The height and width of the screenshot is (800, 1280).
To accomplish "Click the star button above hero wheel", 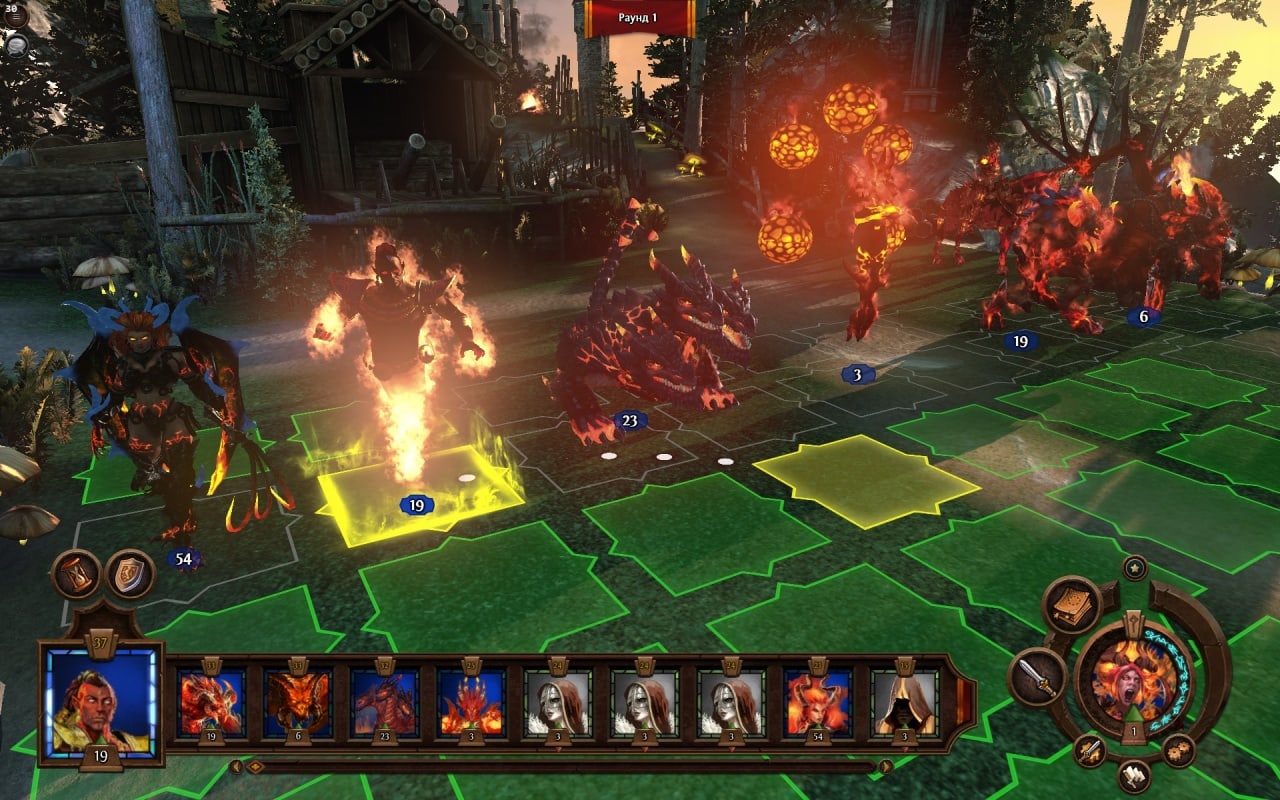I will pyautogui.click(x=1134, y=568).
